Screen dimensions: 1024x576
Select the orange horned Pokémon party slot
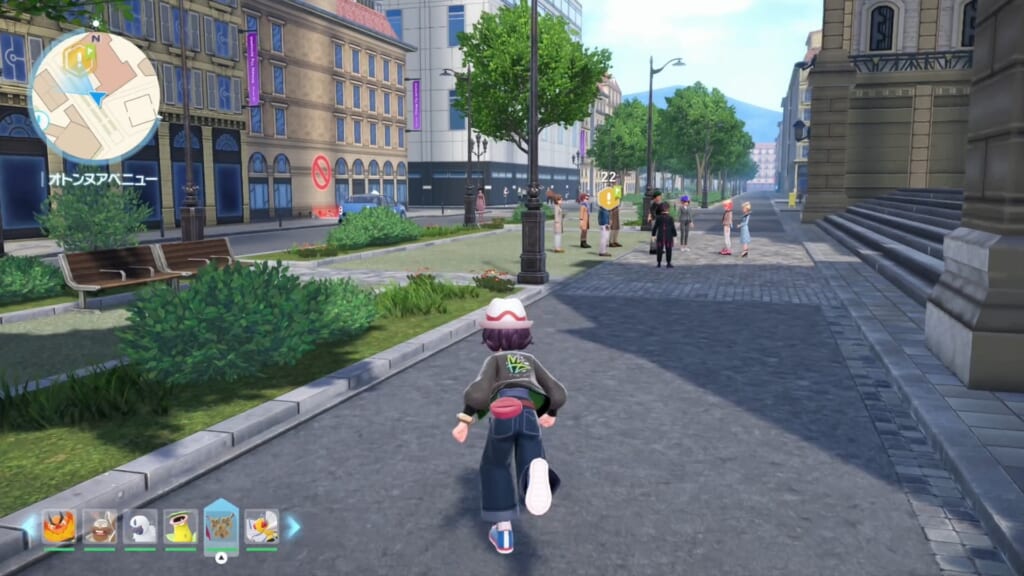tap(59, 527)
